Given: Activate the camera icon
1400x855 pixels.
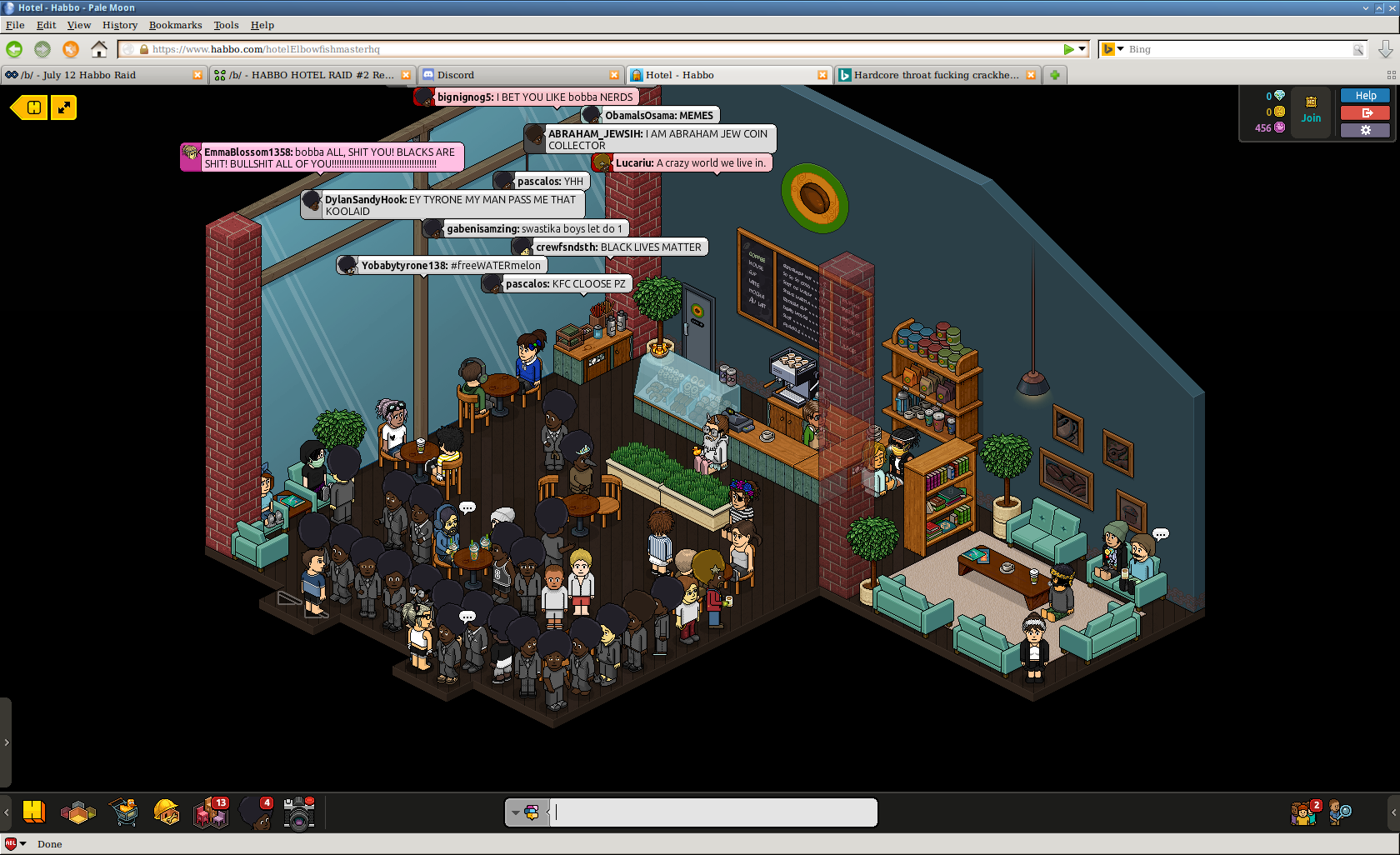Looking at the screenshot, I should [x=298, y=813].
